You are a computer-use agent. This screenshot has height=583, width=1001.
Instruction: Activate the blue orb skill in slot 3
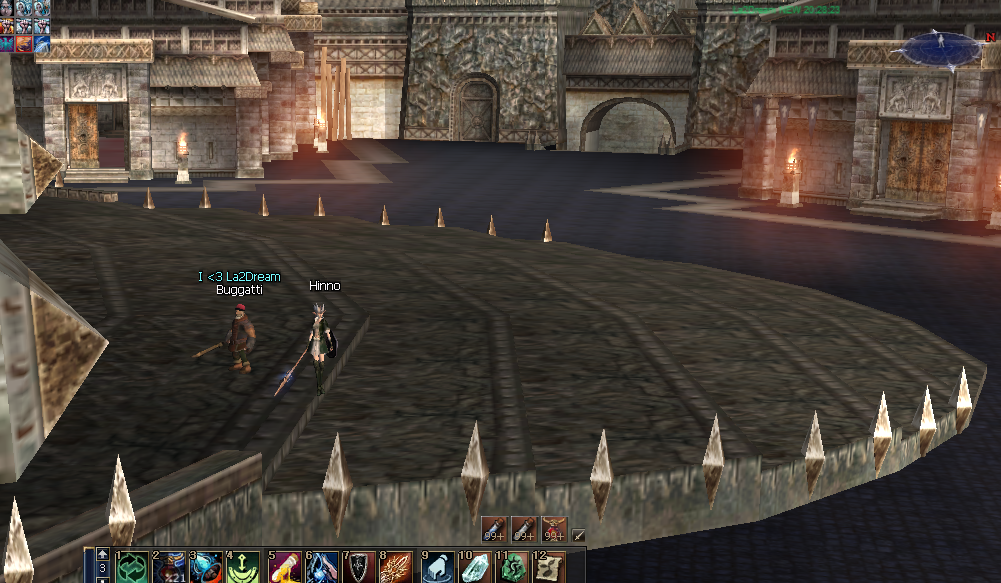pyautogui.click(x=206, y=567)
